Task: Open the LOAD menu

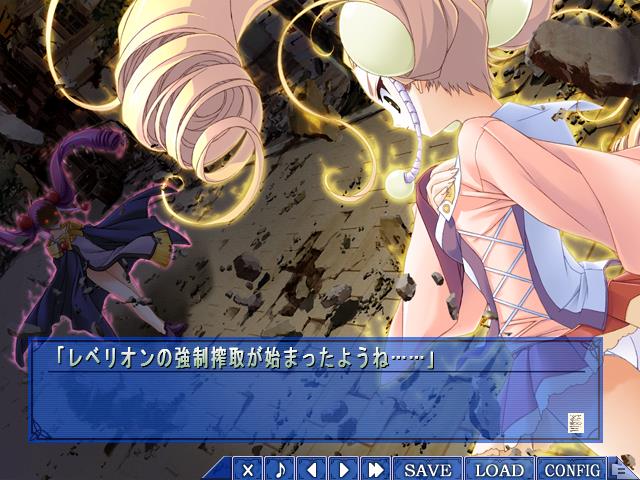Action: click(499, 469)
